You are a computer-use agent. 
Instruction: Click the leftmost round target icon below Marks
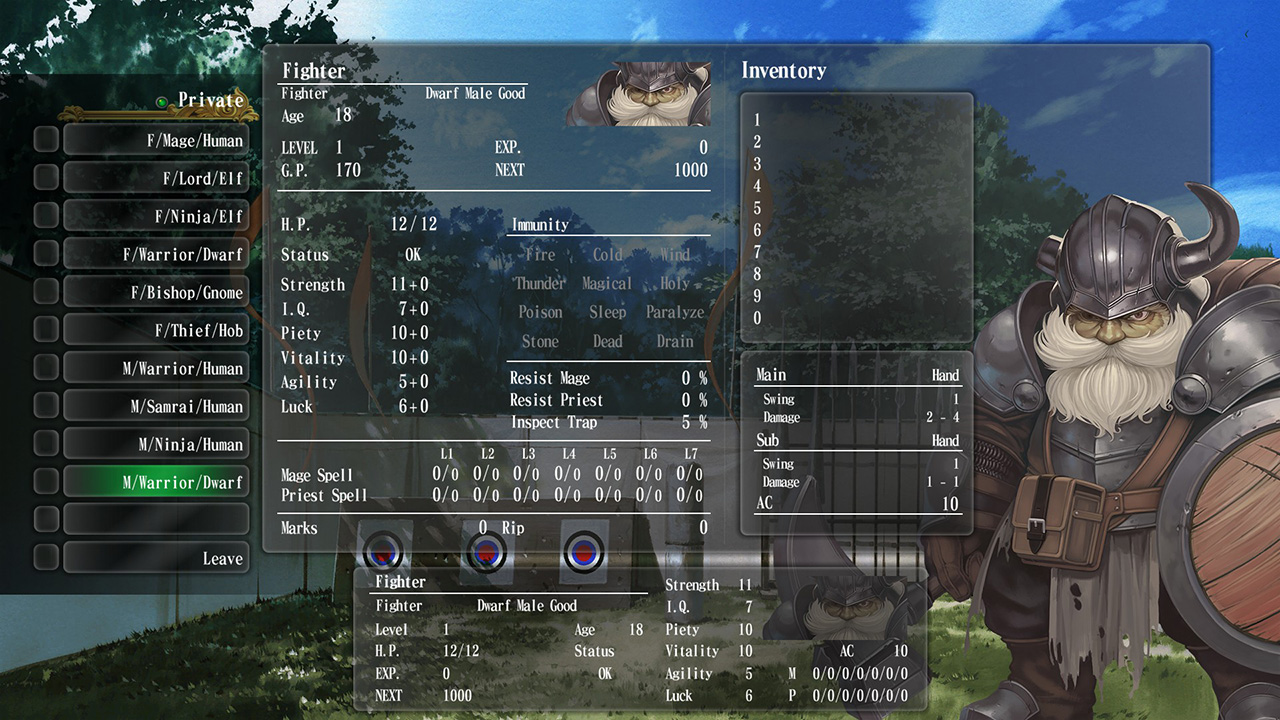[x=385, y=551]
